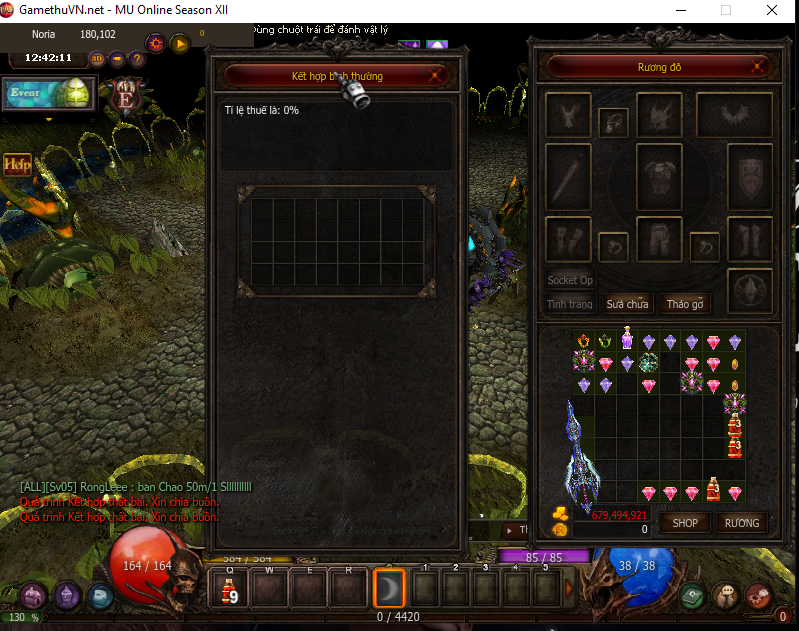
Task: Close the Rương đồ inventory panel
Action: pos(761,68)
